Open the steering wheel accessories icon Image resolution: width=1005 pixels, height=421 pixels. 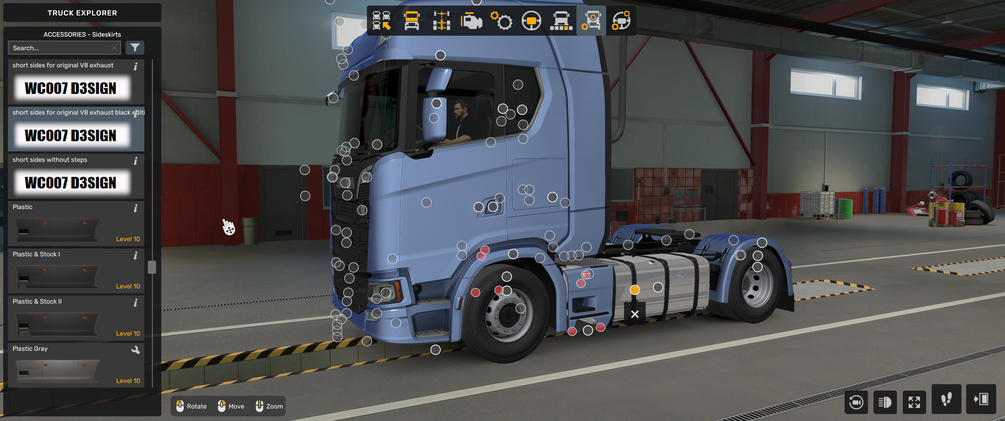pos(621,20)
